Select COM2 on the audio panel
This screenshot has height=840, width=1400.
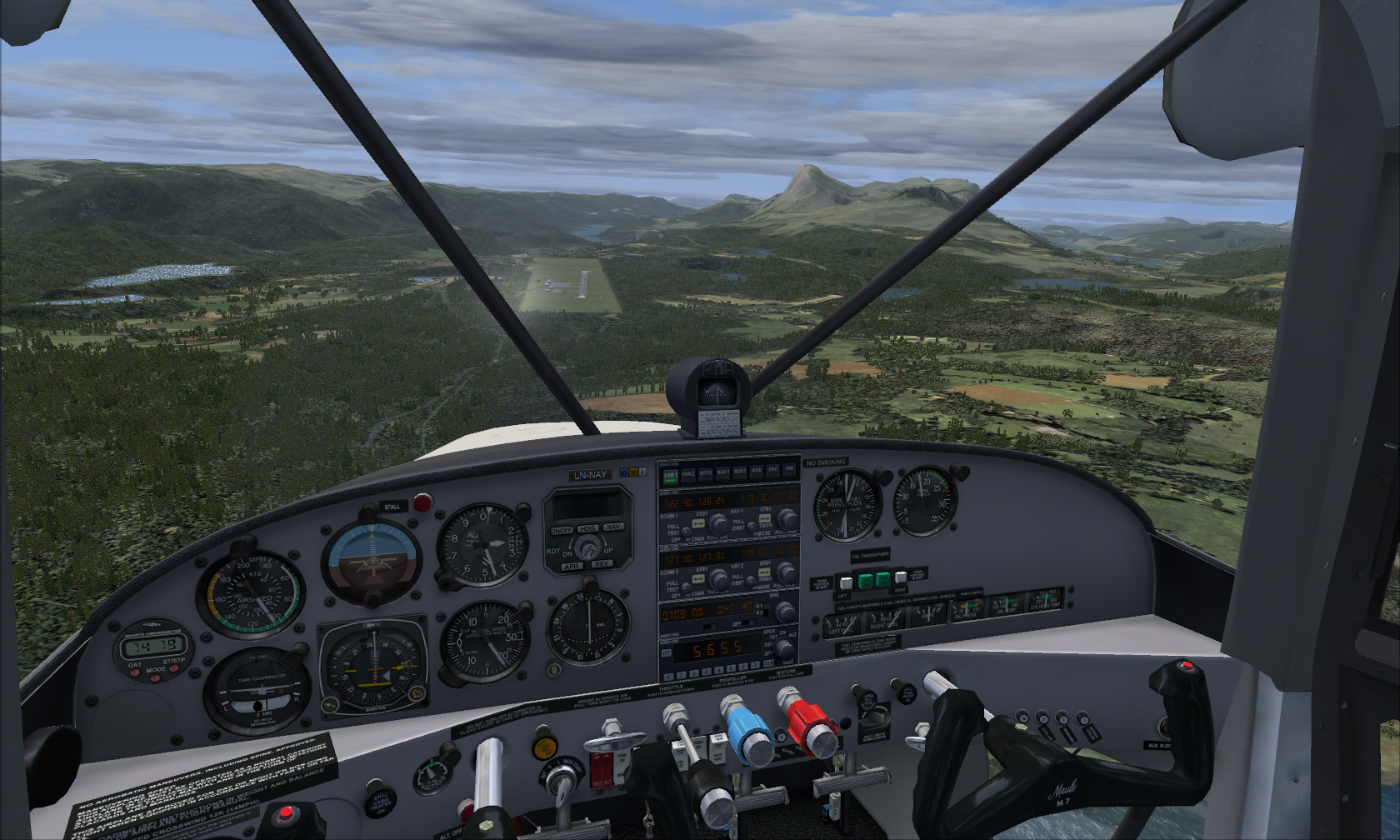[687, 475]
